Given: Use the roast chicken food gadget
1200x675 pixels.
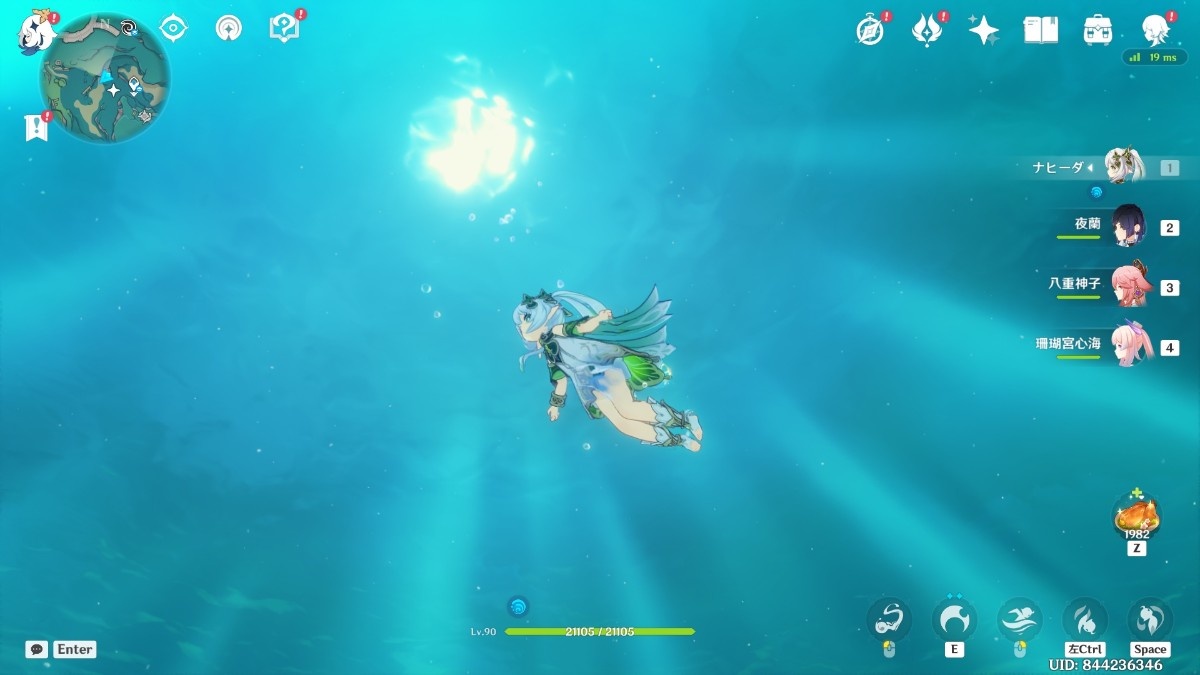Looking at the screenshot, I should [1136, 515].
